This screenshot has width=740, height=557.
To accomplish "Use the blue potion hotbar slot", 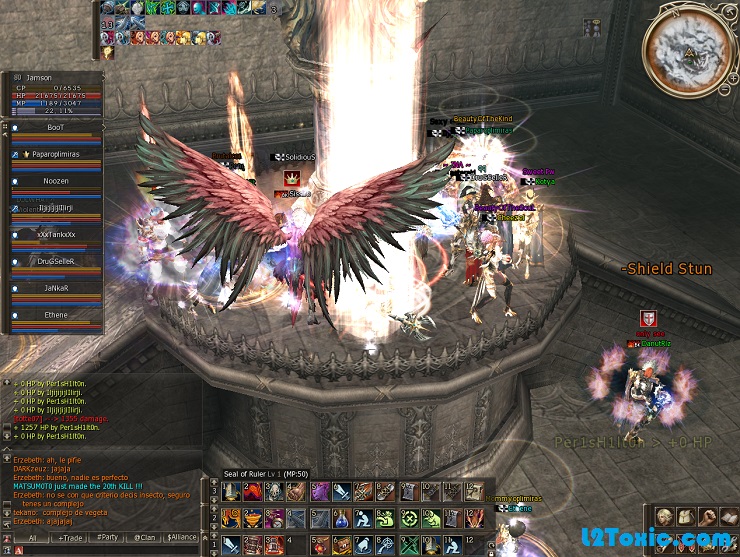I will [340, 519].
